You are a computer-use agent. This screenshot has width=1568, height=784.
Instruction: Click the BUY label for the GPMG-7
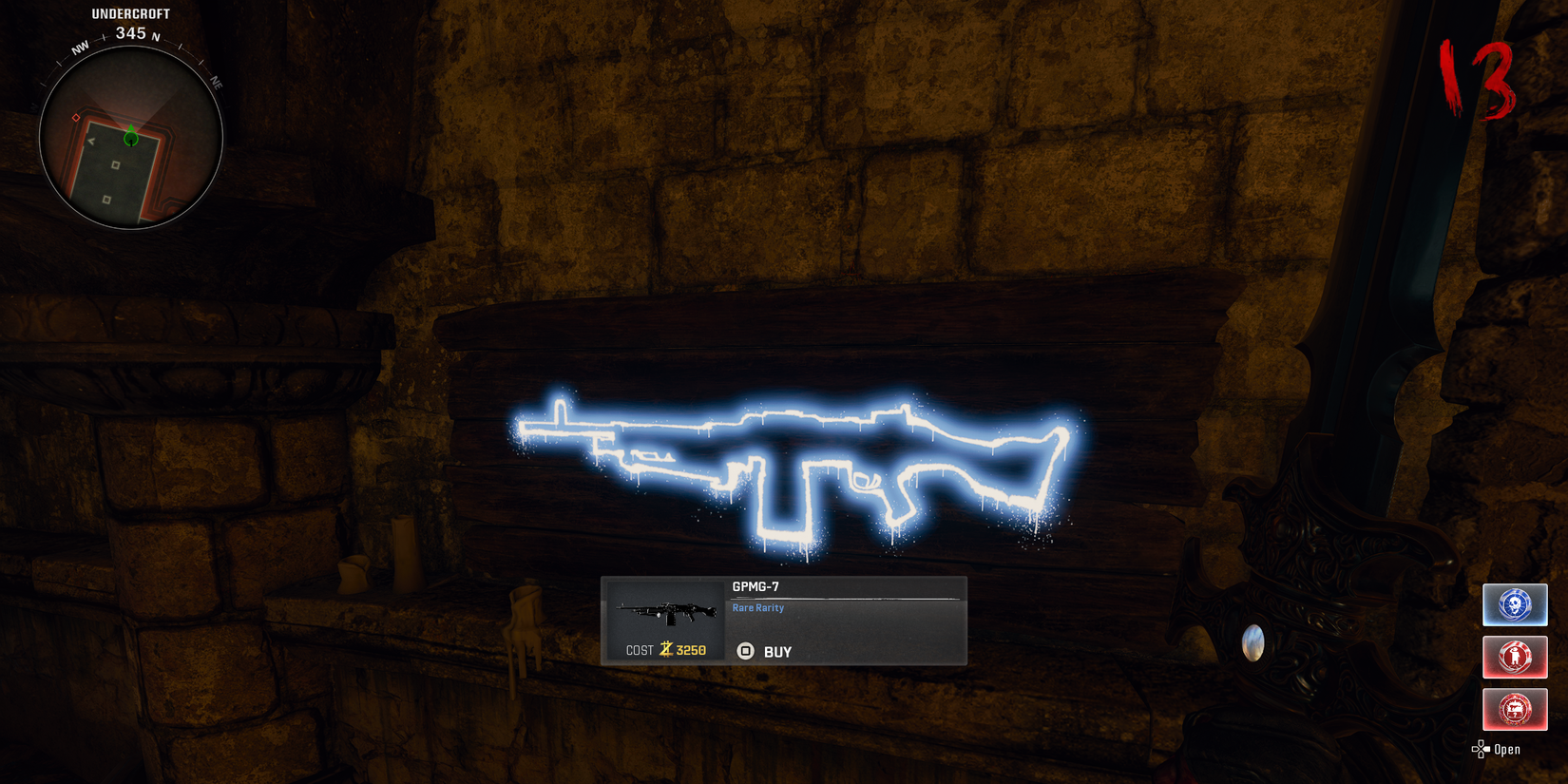[777, 652]
